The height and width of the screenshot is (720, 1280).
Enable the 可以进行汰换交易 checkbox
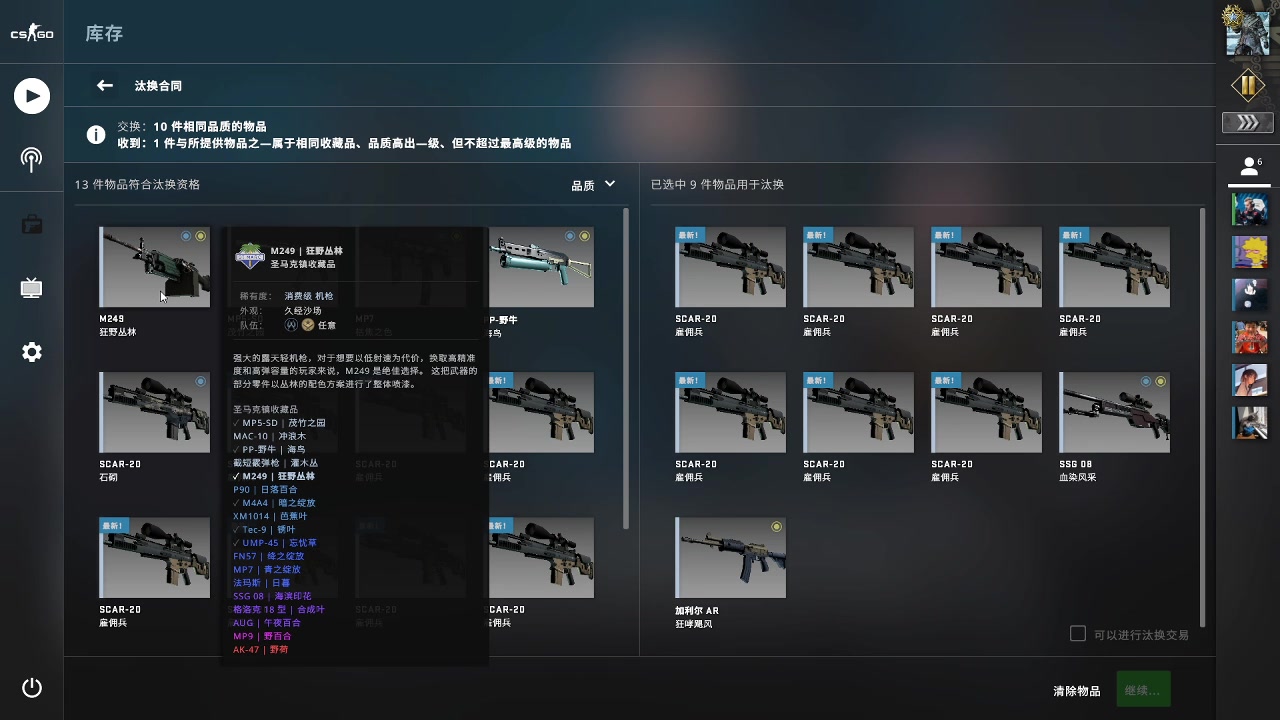[x=1077, y=633]
